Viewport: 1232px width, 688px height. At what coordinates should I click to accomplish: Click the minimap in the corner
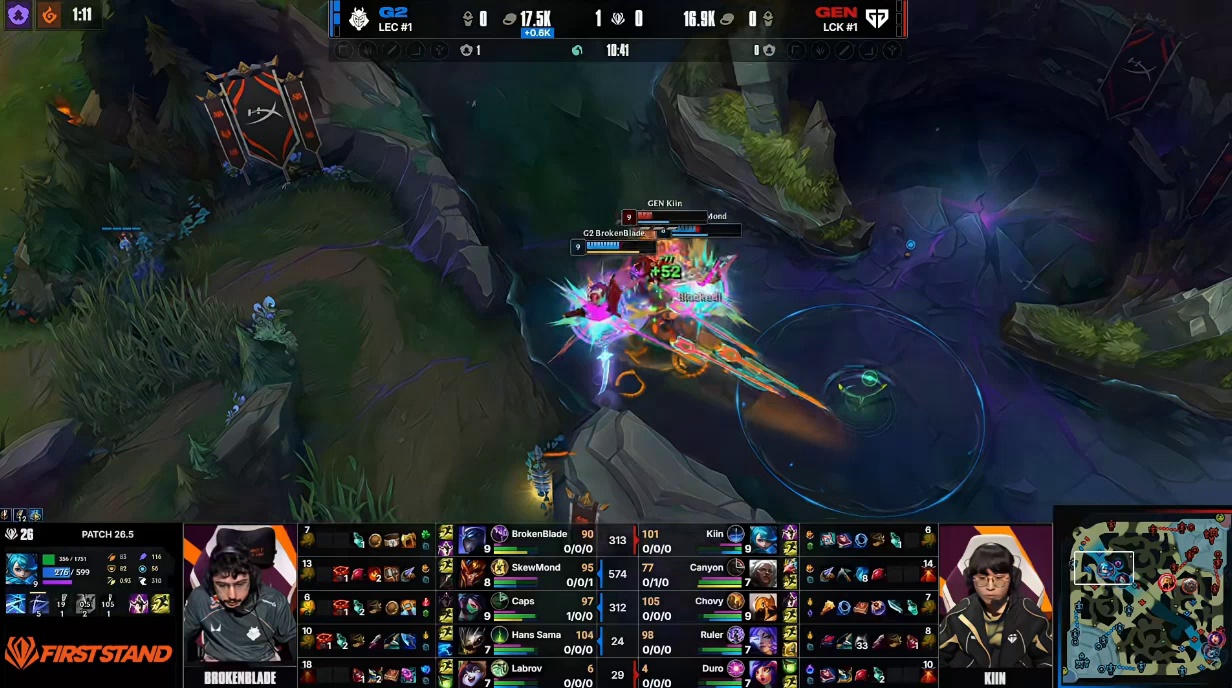pos(1145,598)
